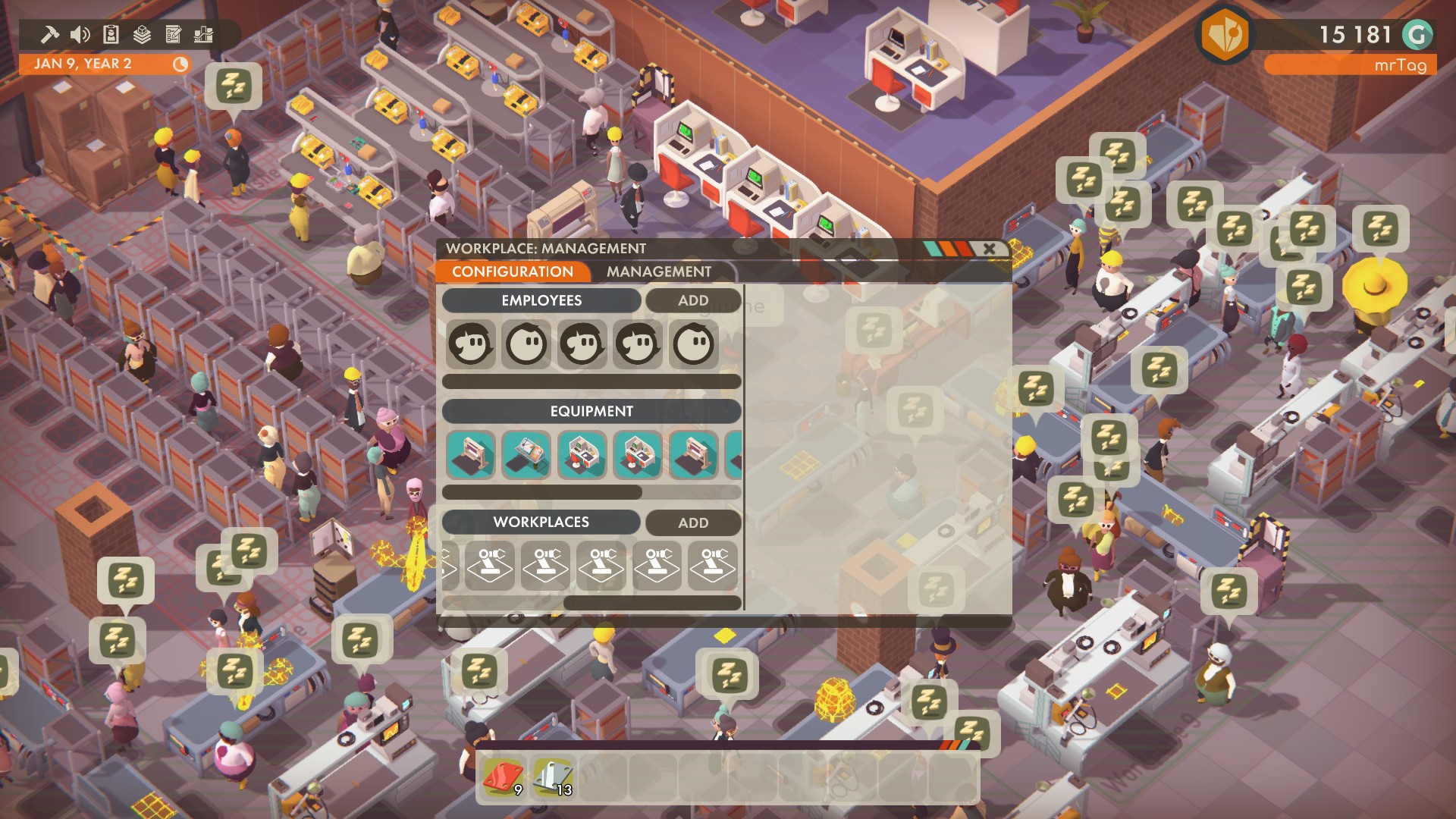The image size is (1456, 819).
Task: Select the first employee avatar in Employees
Action: coord(470,344)
